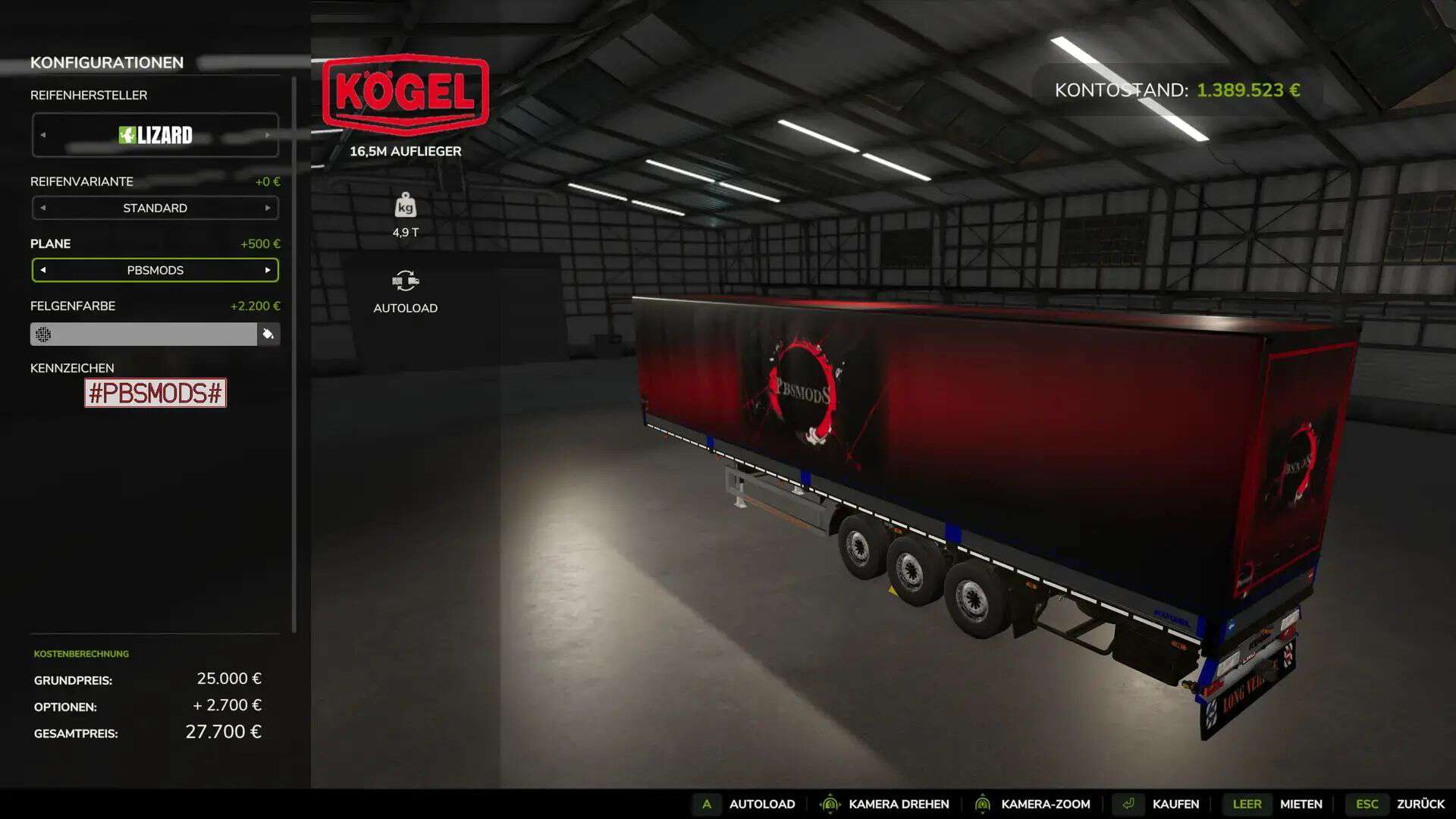This screenshot has width=1456, height=819.
Task: Open the Felgenfarbe color bar
Action: tap(143, 334)
